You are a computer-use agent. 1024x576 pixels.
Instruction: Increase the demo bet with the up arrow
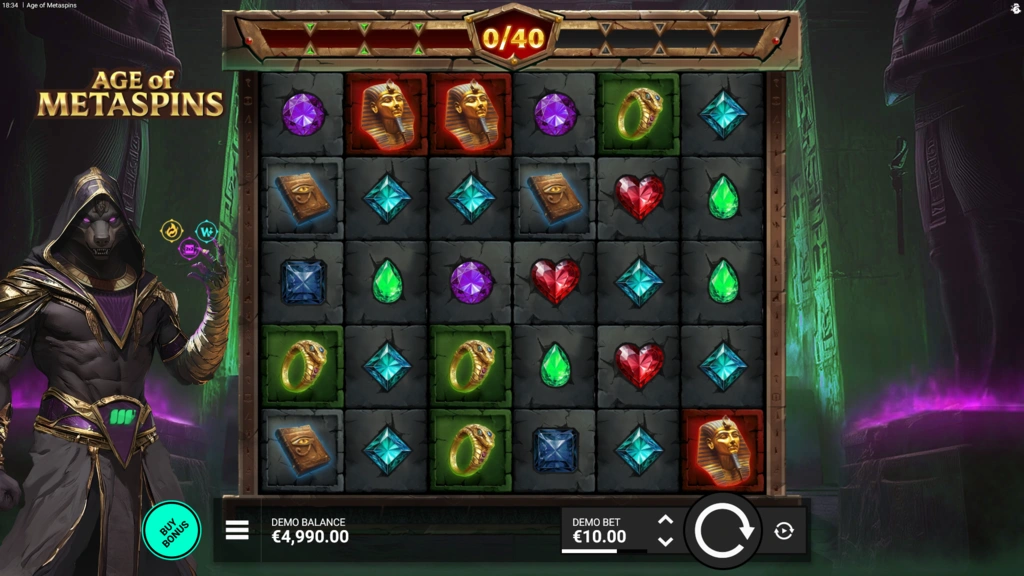[665, 520]
